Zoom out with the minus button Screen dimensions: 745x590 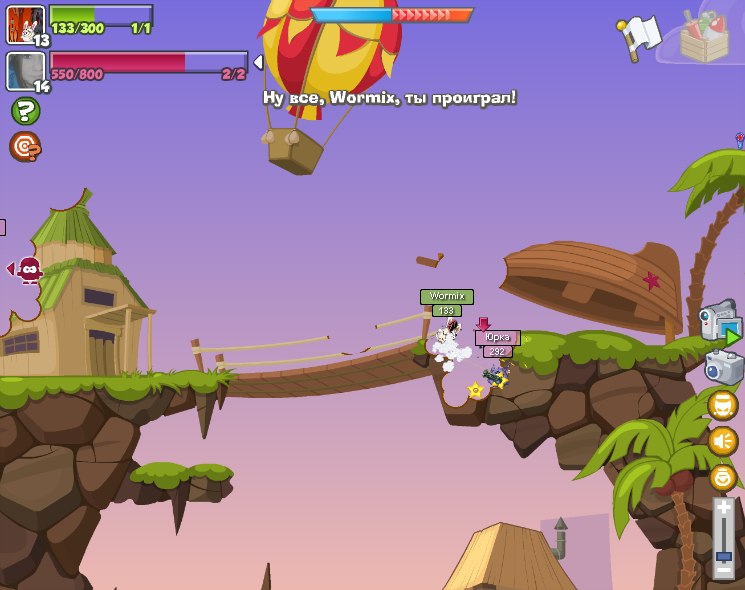coord(723,571)
